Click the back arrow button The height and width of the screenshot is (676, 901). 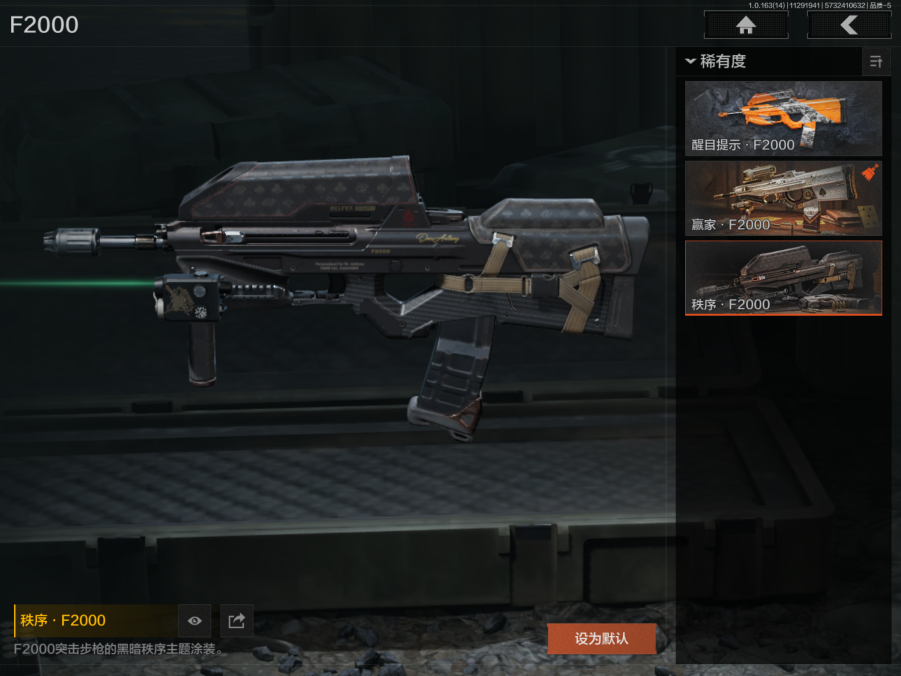[x=849, y=25]
